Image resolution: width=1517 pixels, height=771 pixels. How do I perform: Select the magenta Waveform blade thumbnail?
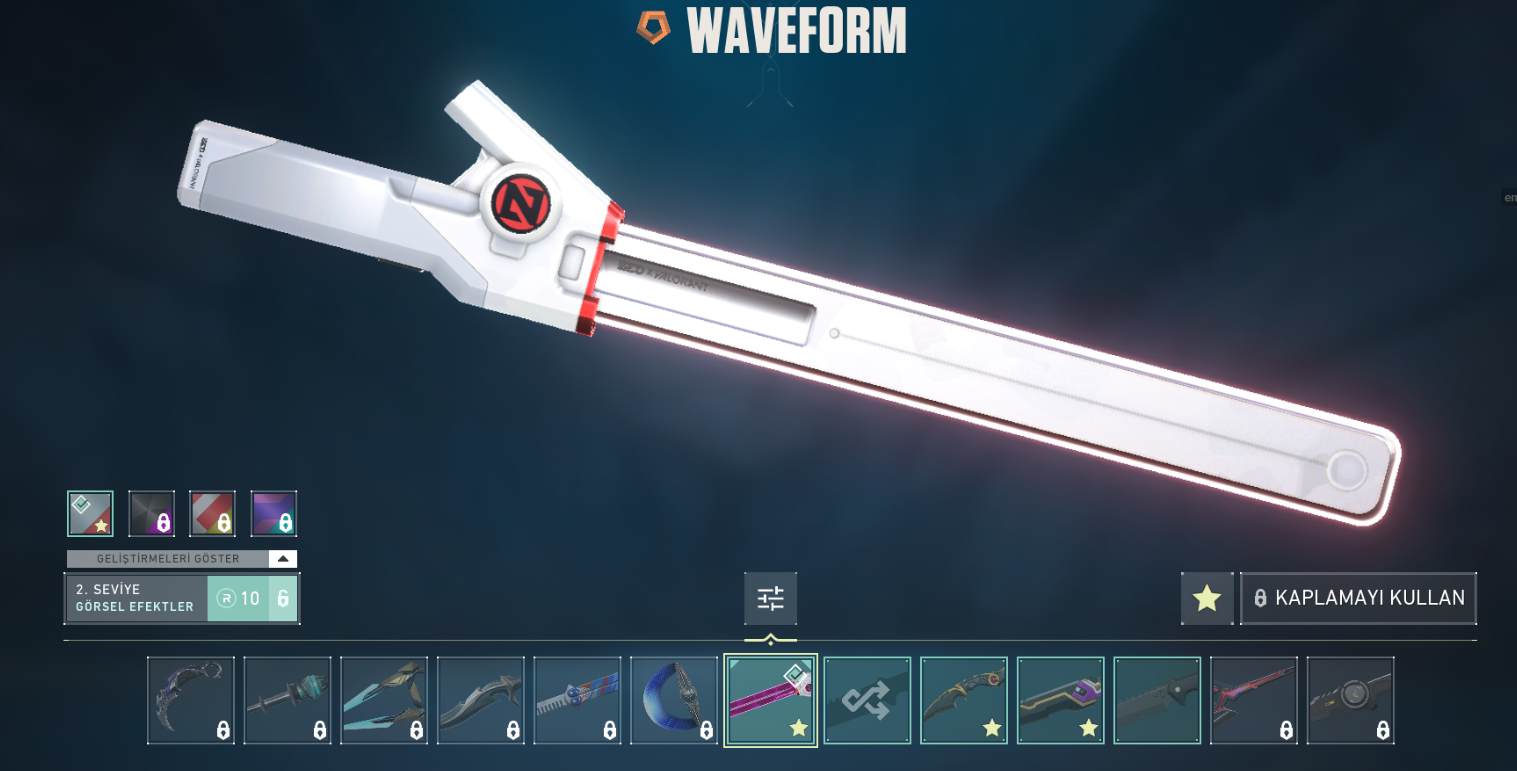(770, 700)
